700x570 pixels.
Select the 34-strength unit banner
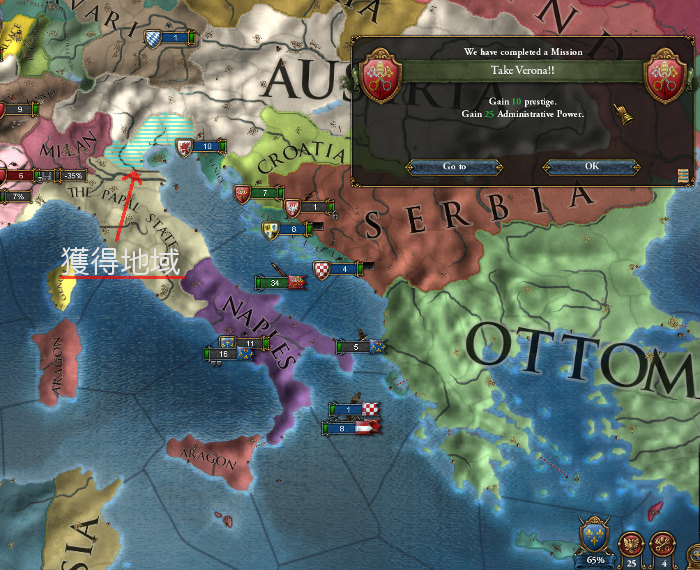(x=280, y=282)
